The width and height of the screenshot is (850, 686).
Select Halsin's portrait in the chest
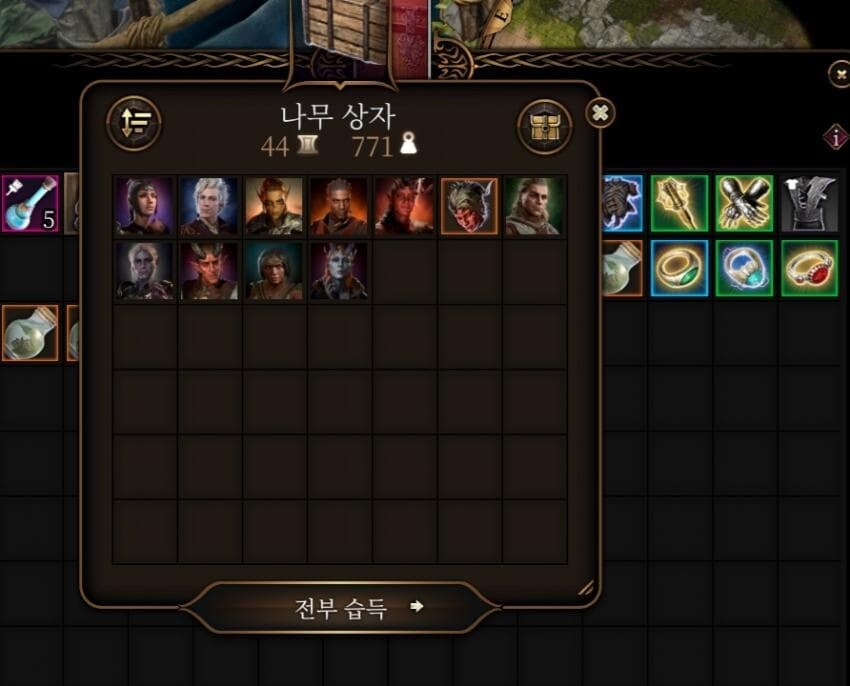(x=534, y=206)
